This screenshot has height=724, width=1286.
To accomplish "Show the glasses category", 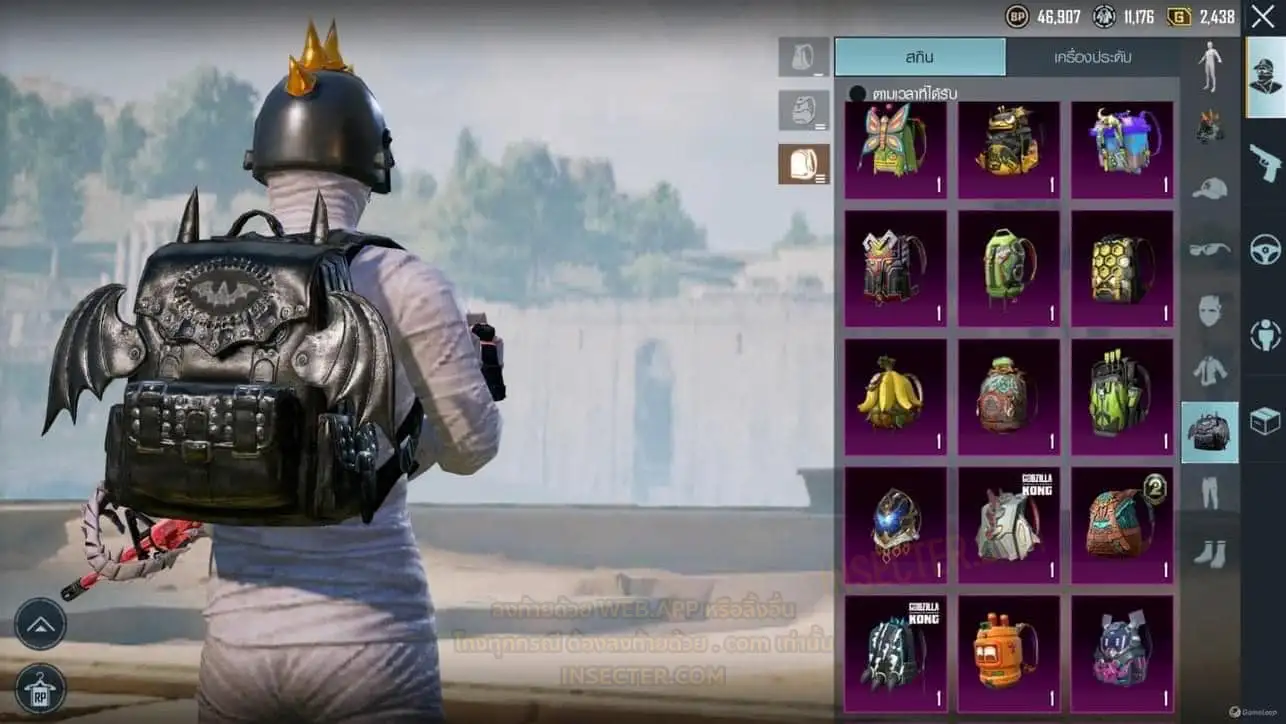I will [x=1210, y=249].
